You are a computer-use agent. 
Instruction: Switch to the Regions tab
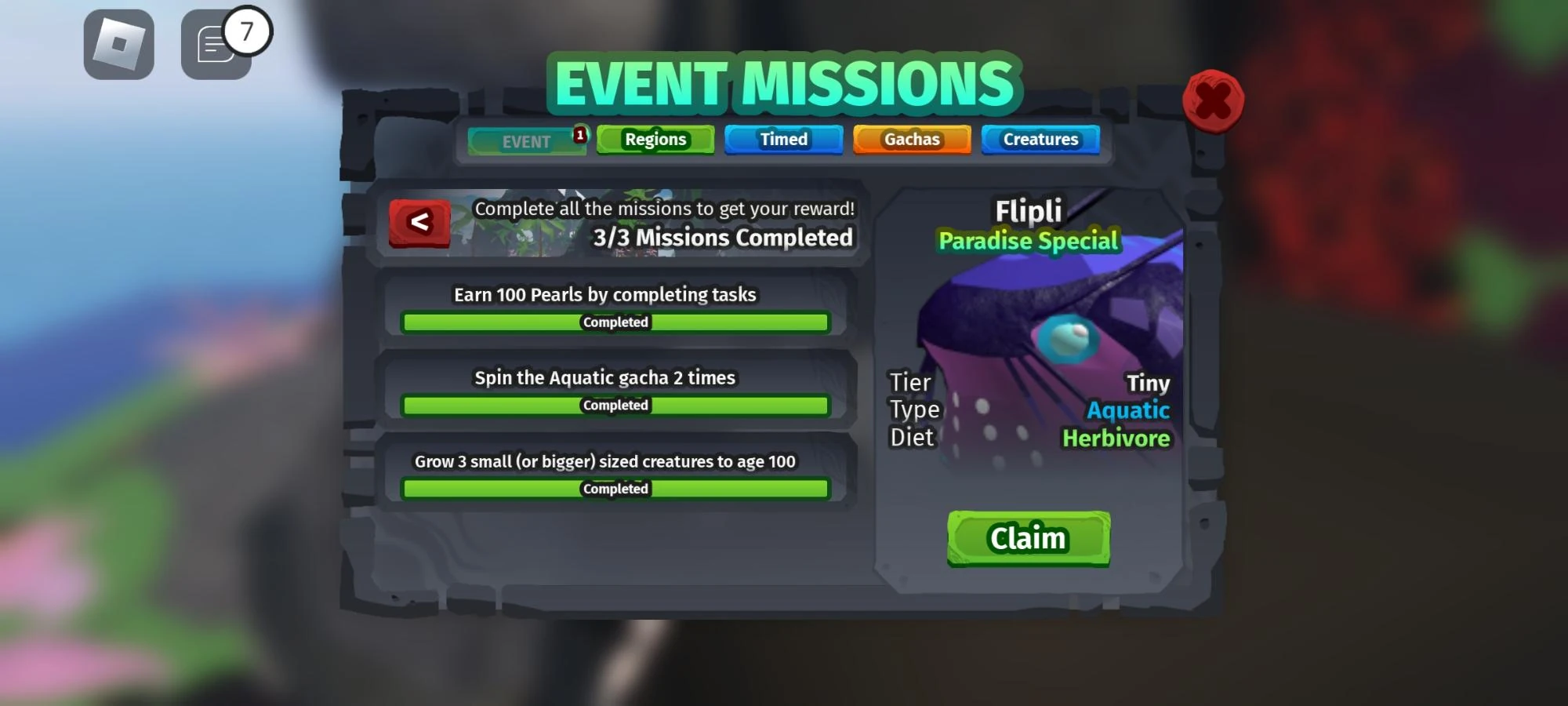(655, 139)
